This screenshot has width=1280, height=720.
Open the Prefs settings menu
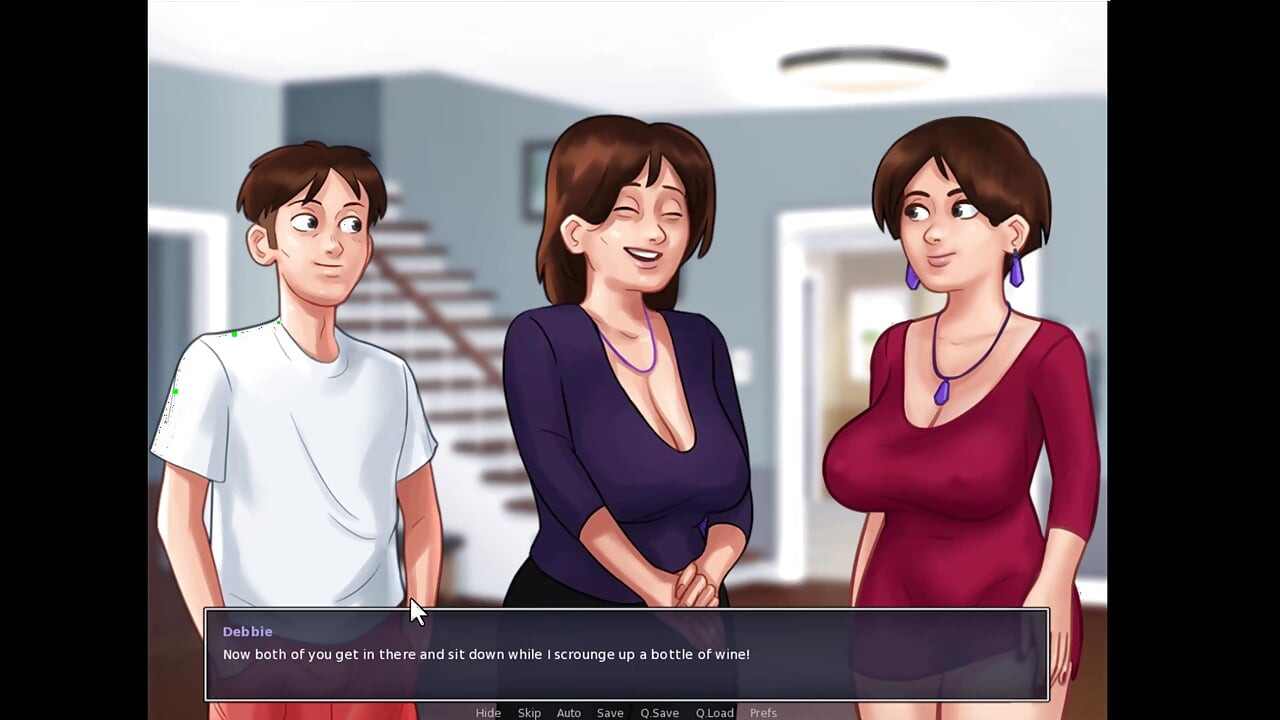click(x=763, y=712)
